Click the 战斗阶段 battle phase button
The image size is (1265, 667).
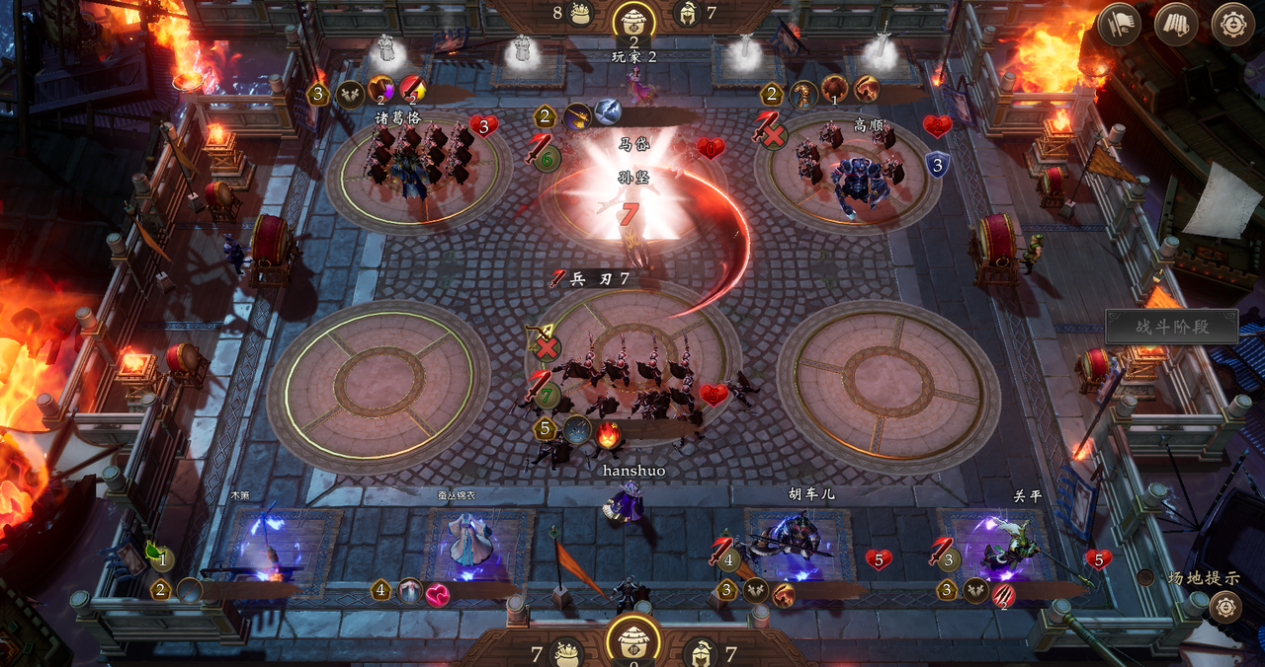(x=1171, y=327)
